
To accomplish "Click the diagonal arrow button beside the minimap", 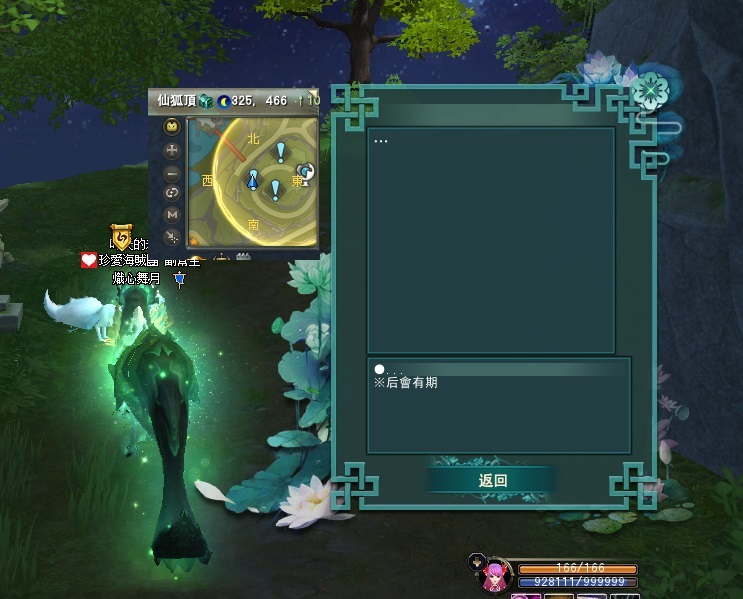I will 172,237.
